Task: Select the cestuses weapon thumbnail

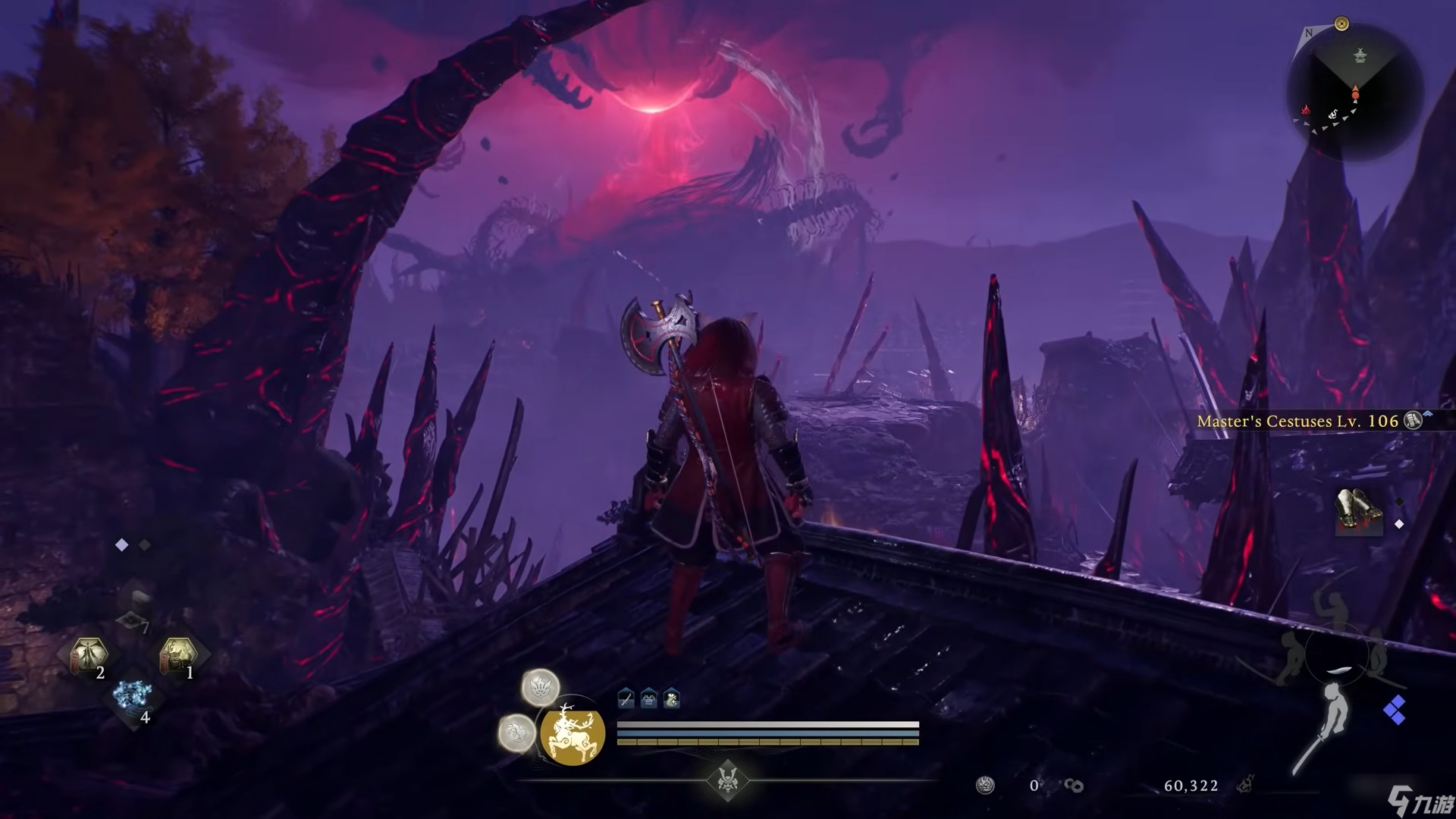Action: coord(1358,511)
